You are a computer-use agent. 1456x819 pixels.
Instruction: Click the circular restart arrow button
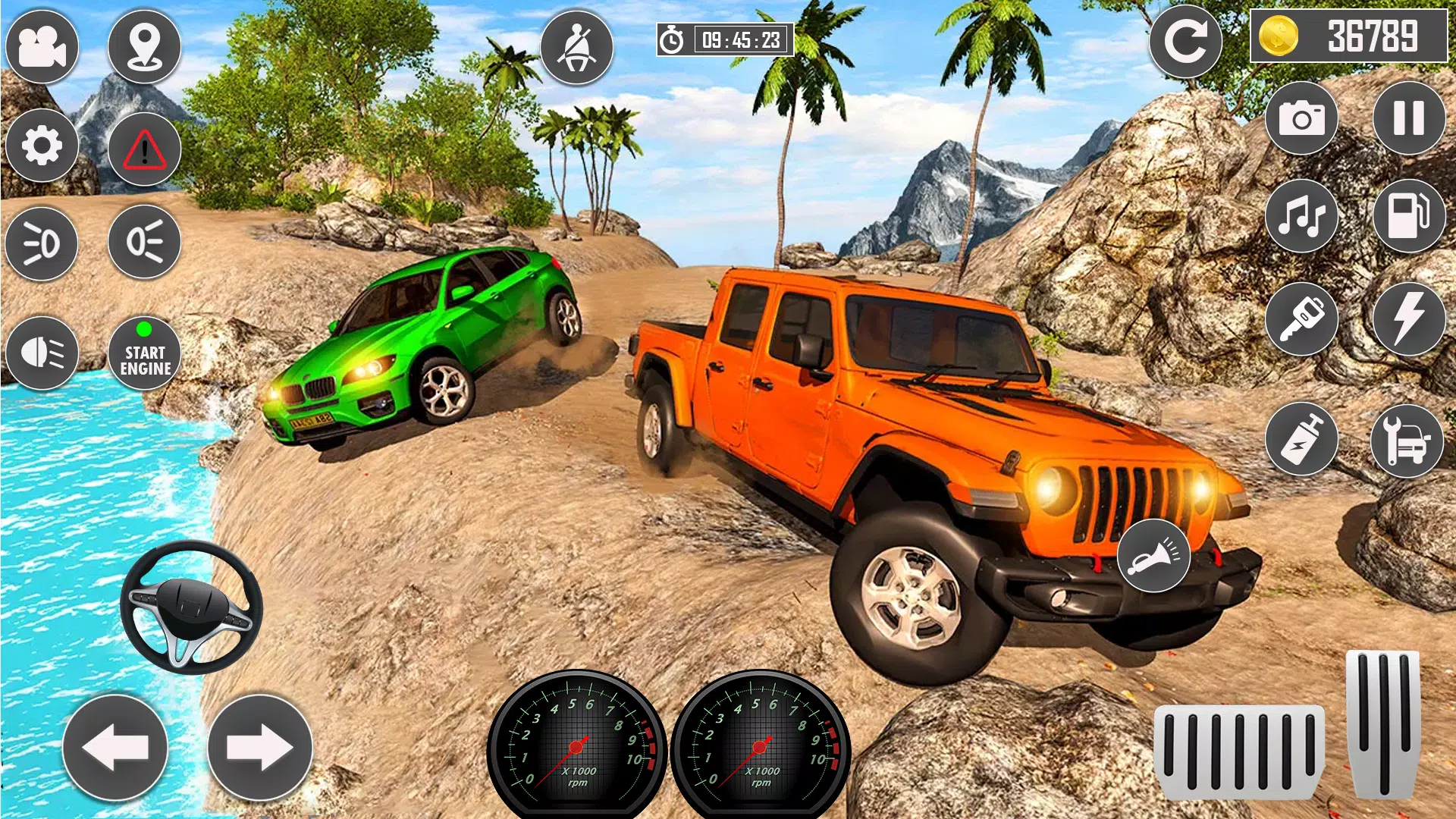click(x=1185, y=42)
